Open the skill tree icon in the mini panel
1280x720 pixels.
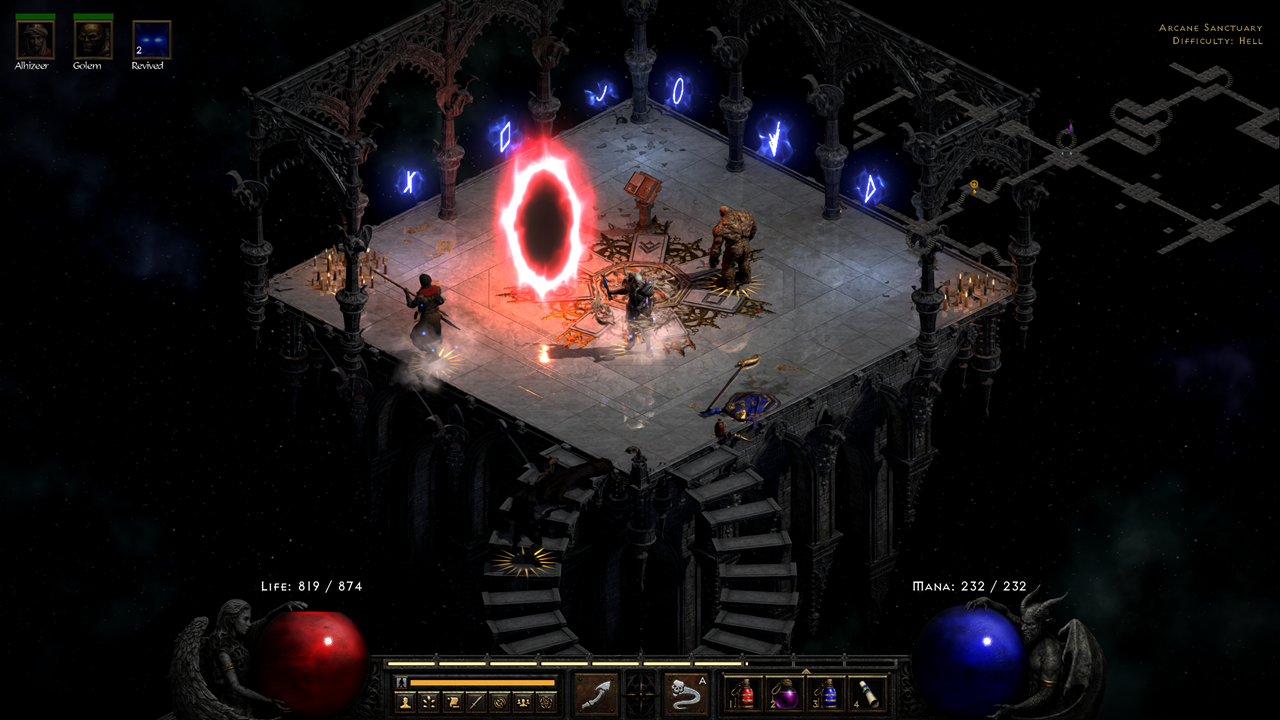[430, 702]
